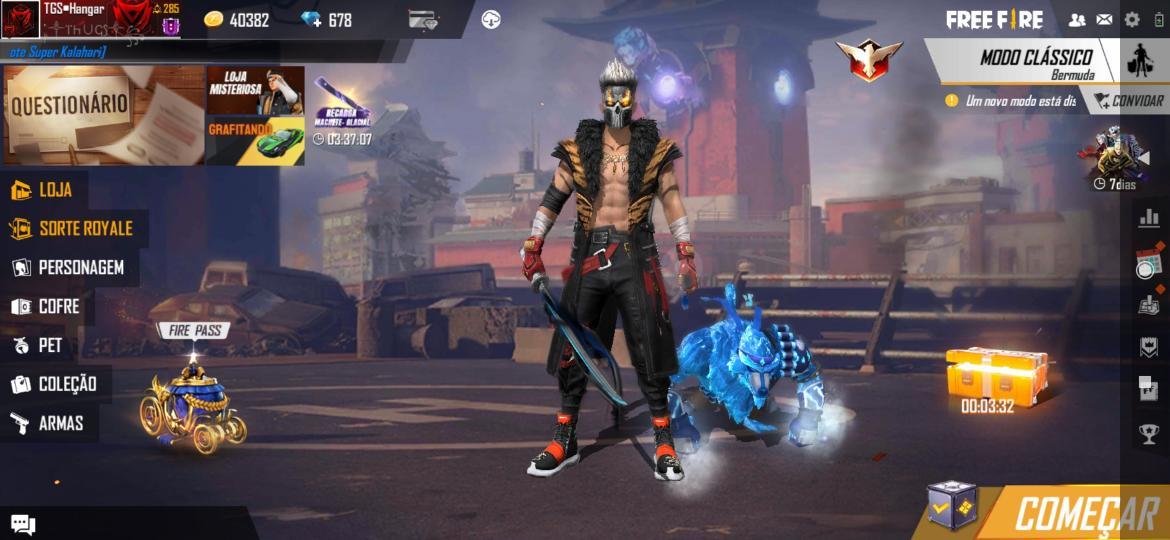This screenshot has width=1170, height=540.
Task: Open the Loja shop menu
Action: point(45,190)
